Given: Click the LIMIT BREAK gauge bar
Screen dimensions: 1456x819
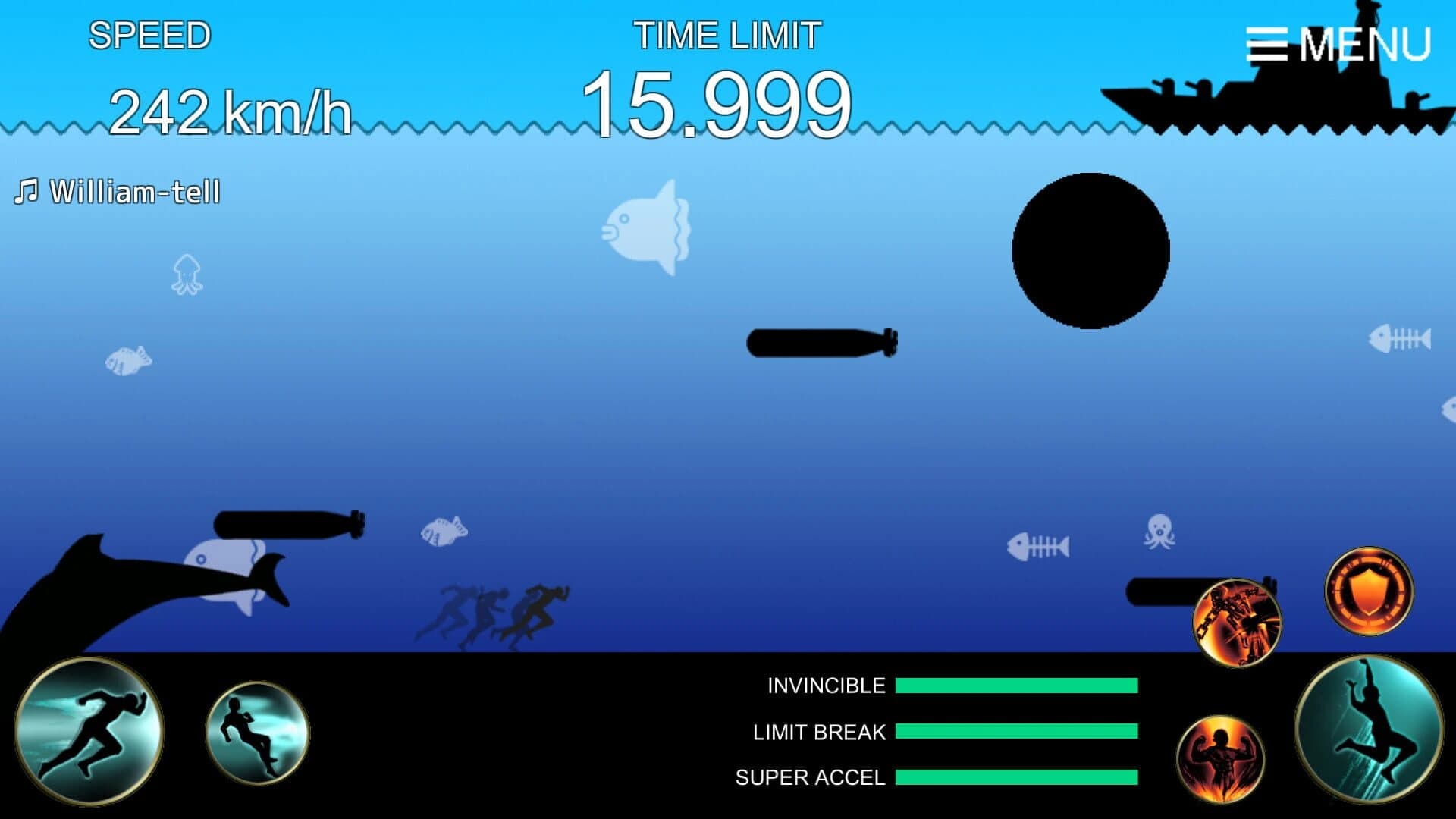Looking at the screenshot, I should pos(1016,732).
